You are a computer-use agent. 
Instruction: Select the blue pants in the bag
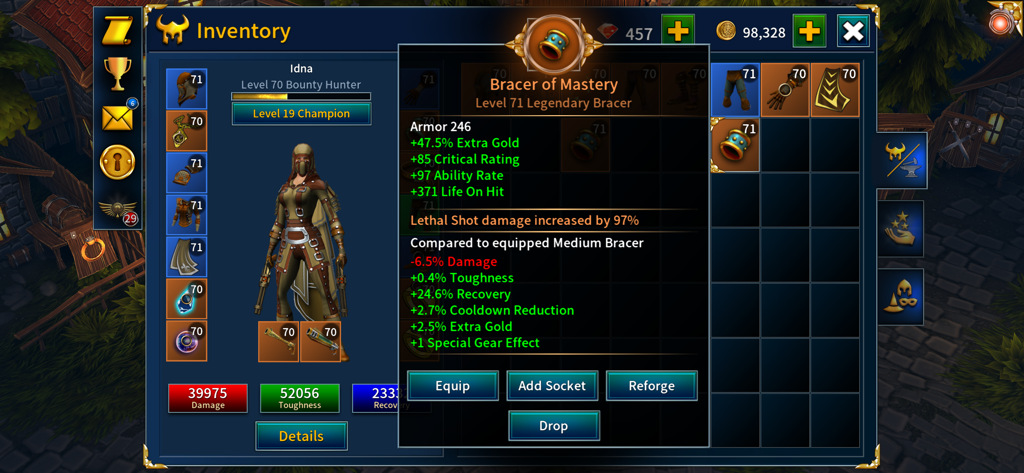pos(735,90)
